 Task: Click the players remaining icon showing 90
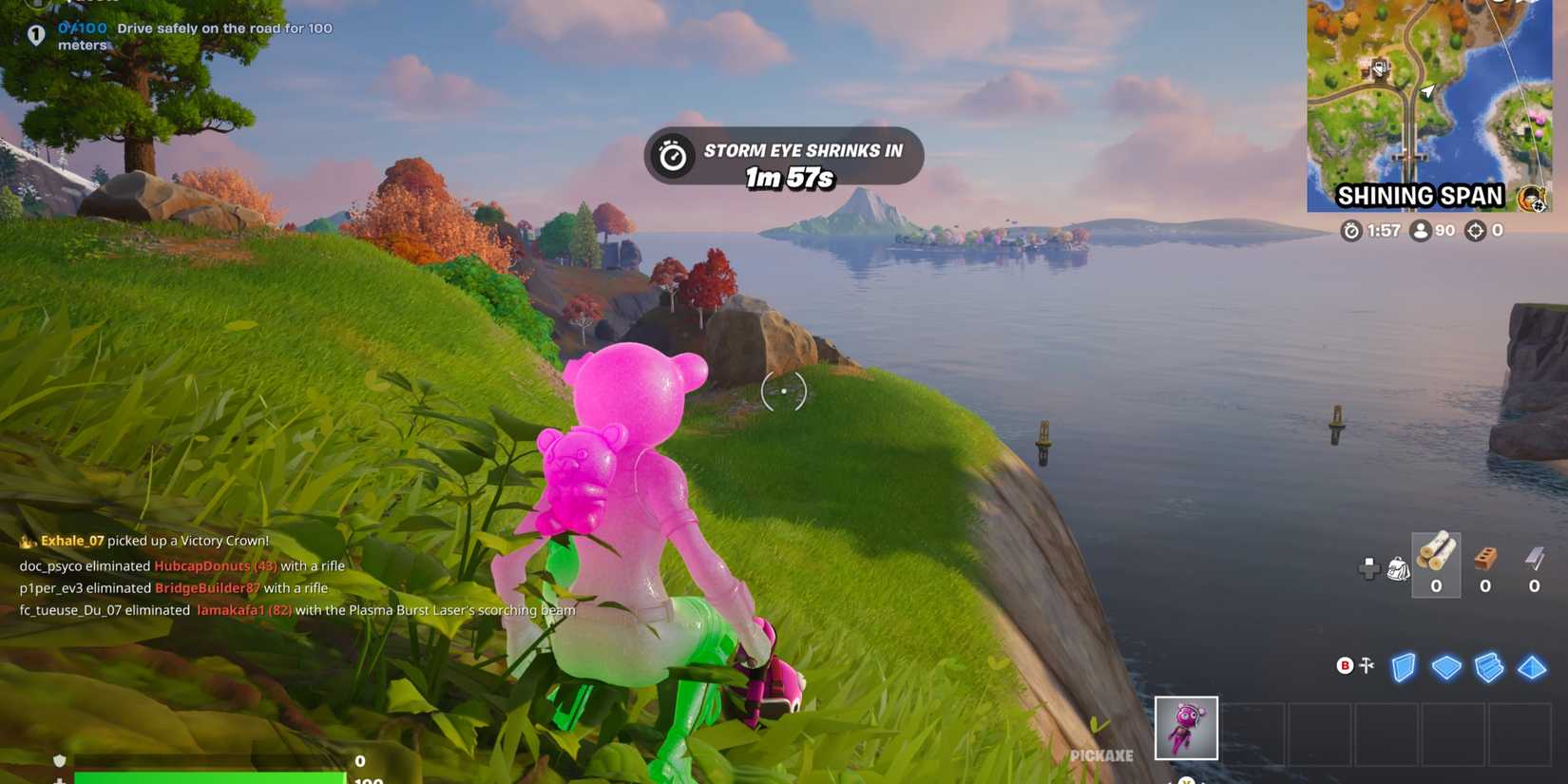1420,230
